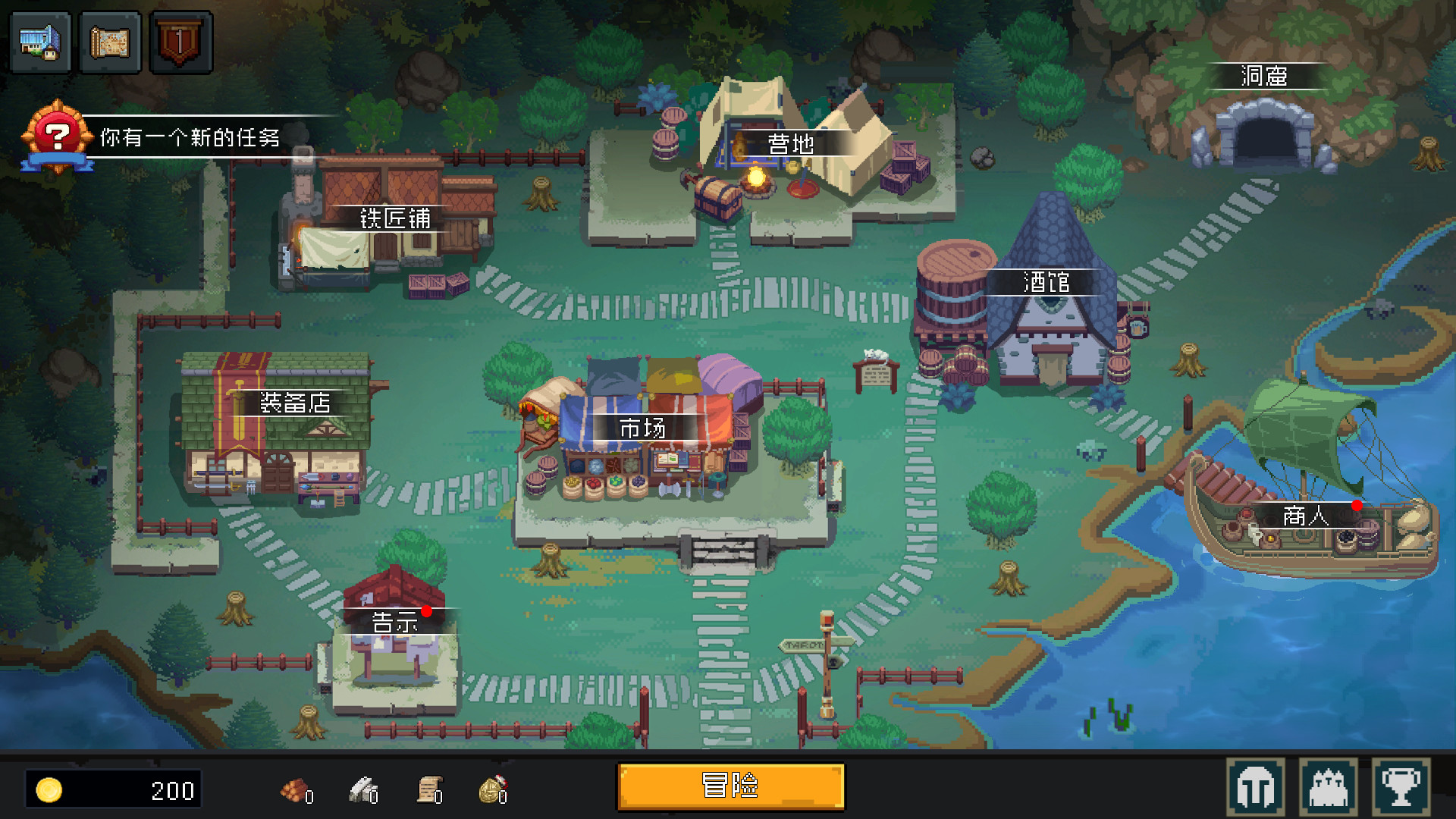
Task: Visit the 酒馆 tavern
Action: click(x=1046, y=282)
